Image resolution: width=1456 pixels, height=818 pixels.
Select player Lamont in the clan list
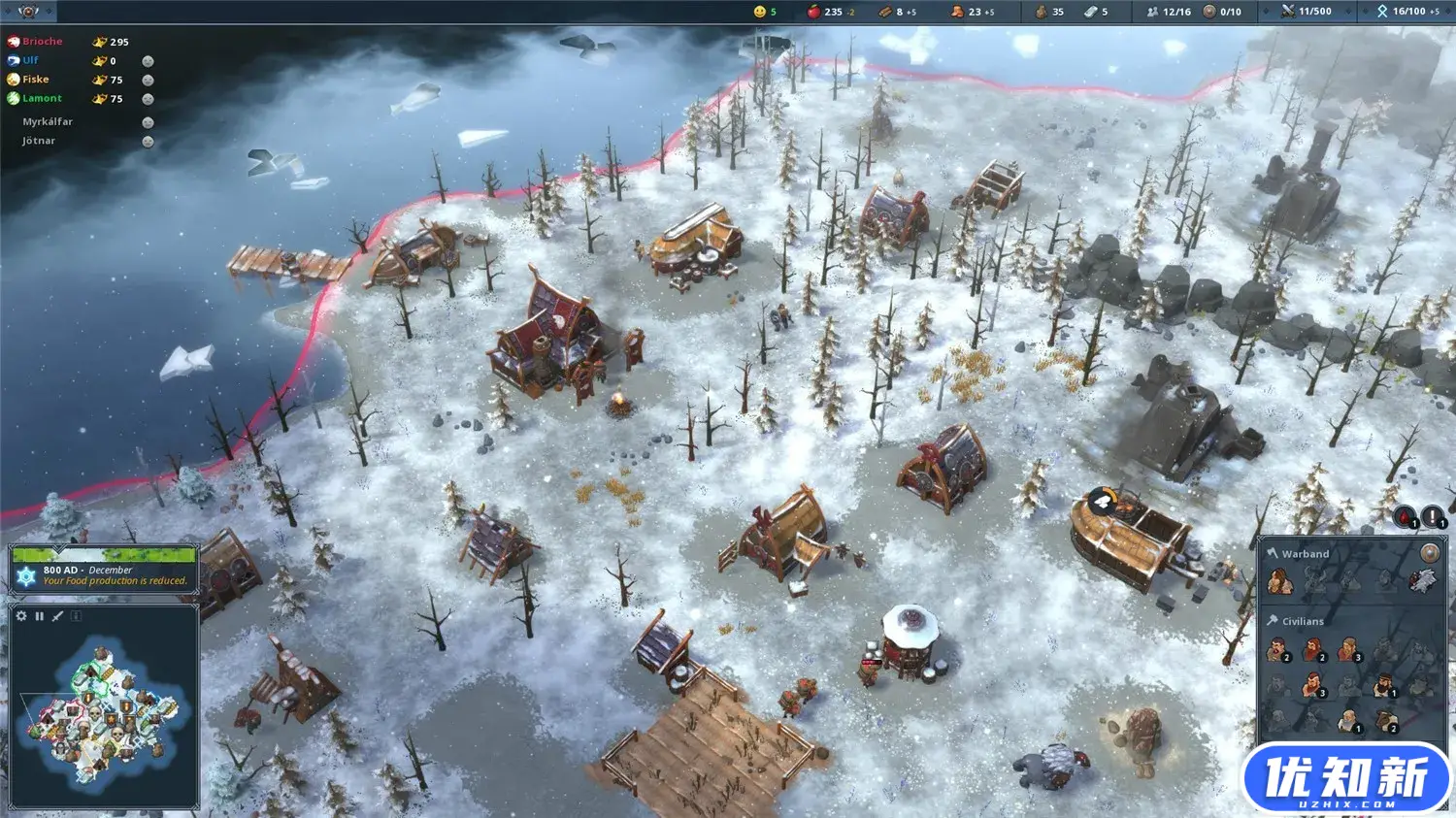click(42, 98)
